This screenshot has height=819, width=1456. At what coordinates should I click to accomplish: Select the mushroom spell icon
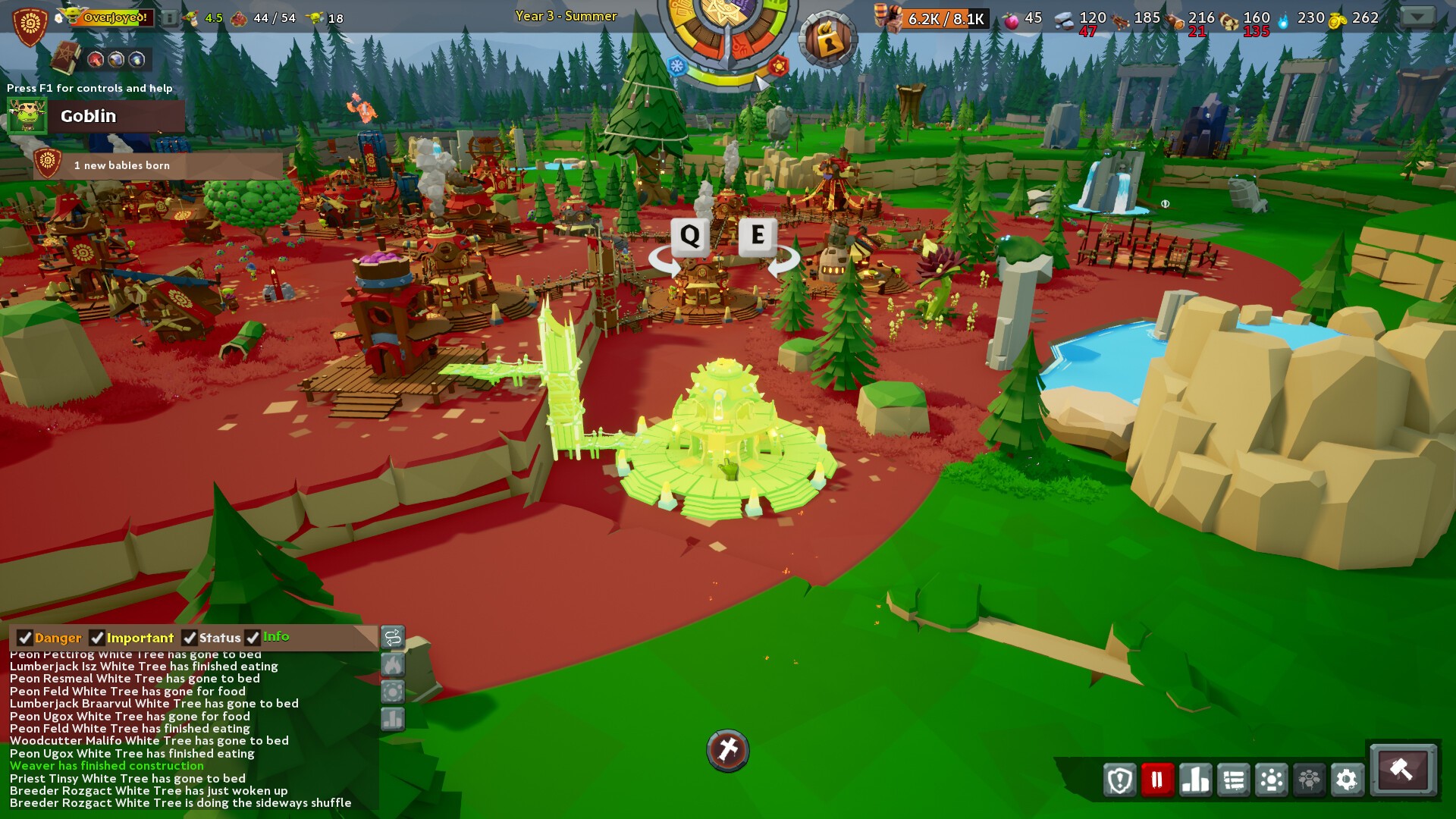tap(96, 59)
